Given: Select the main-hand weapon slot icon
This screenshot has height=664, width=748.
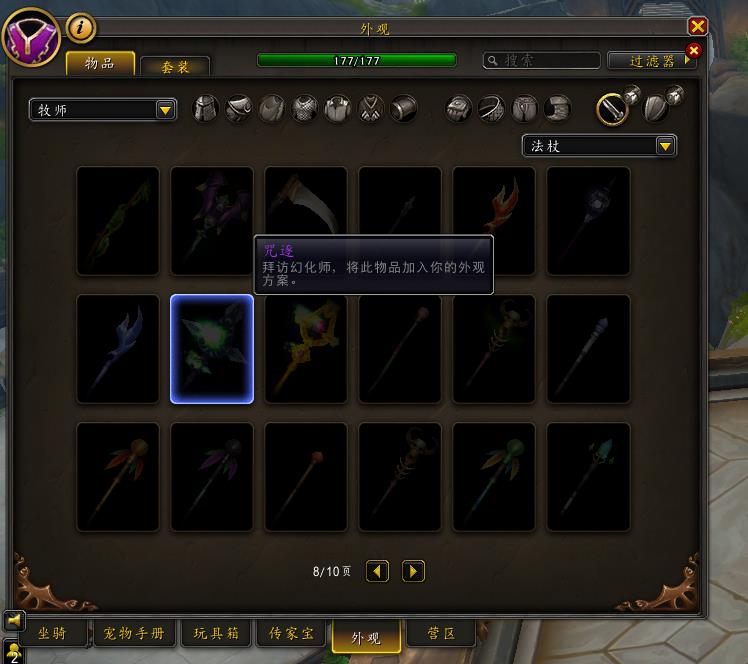Looking at the screenshot, I should pyautogui.click(x=612, y=108).
